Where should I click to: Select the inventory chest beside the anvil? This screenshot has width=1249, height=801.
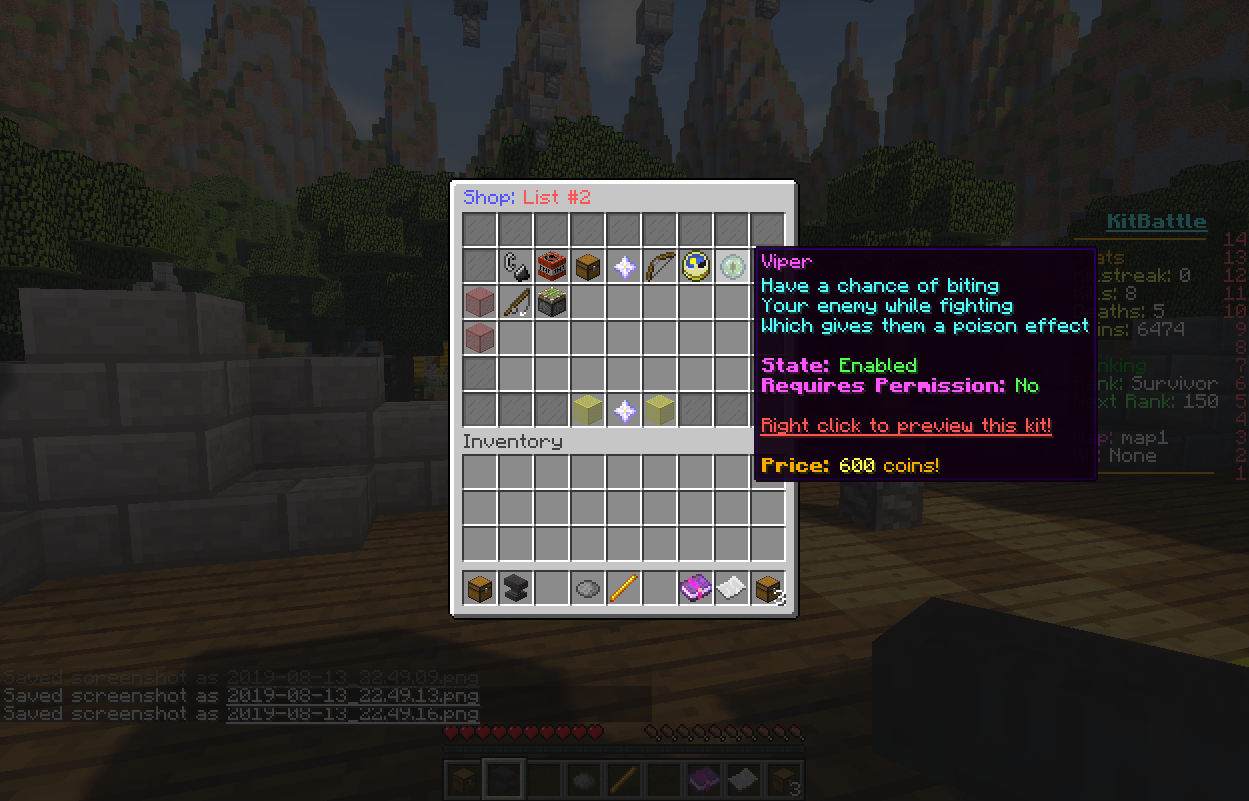(480, 588)
